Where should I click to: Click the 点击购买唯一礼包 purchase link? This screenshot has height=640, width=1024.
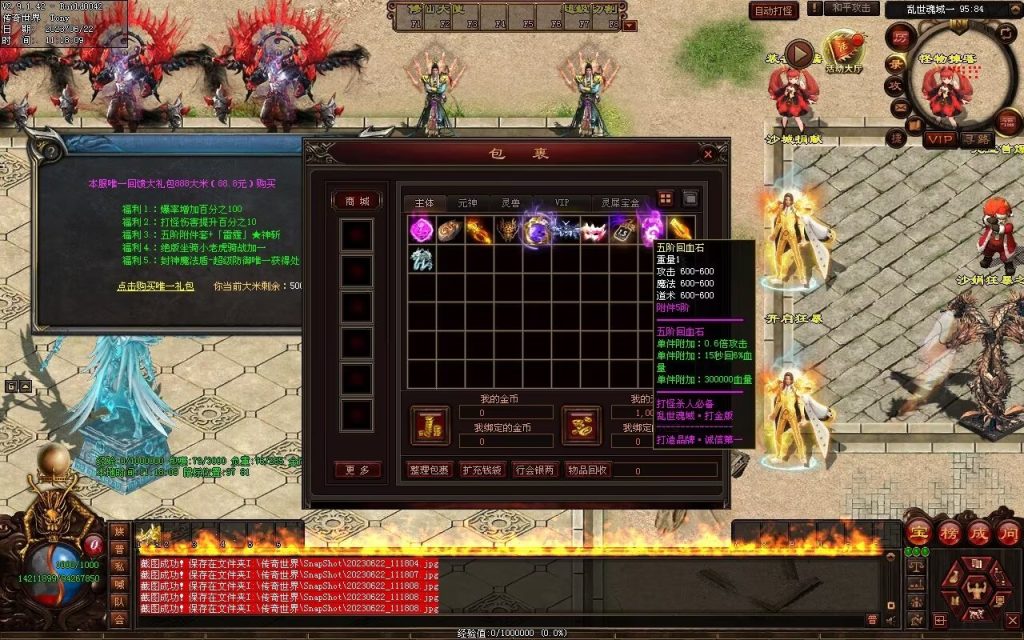tap(155, 286)
